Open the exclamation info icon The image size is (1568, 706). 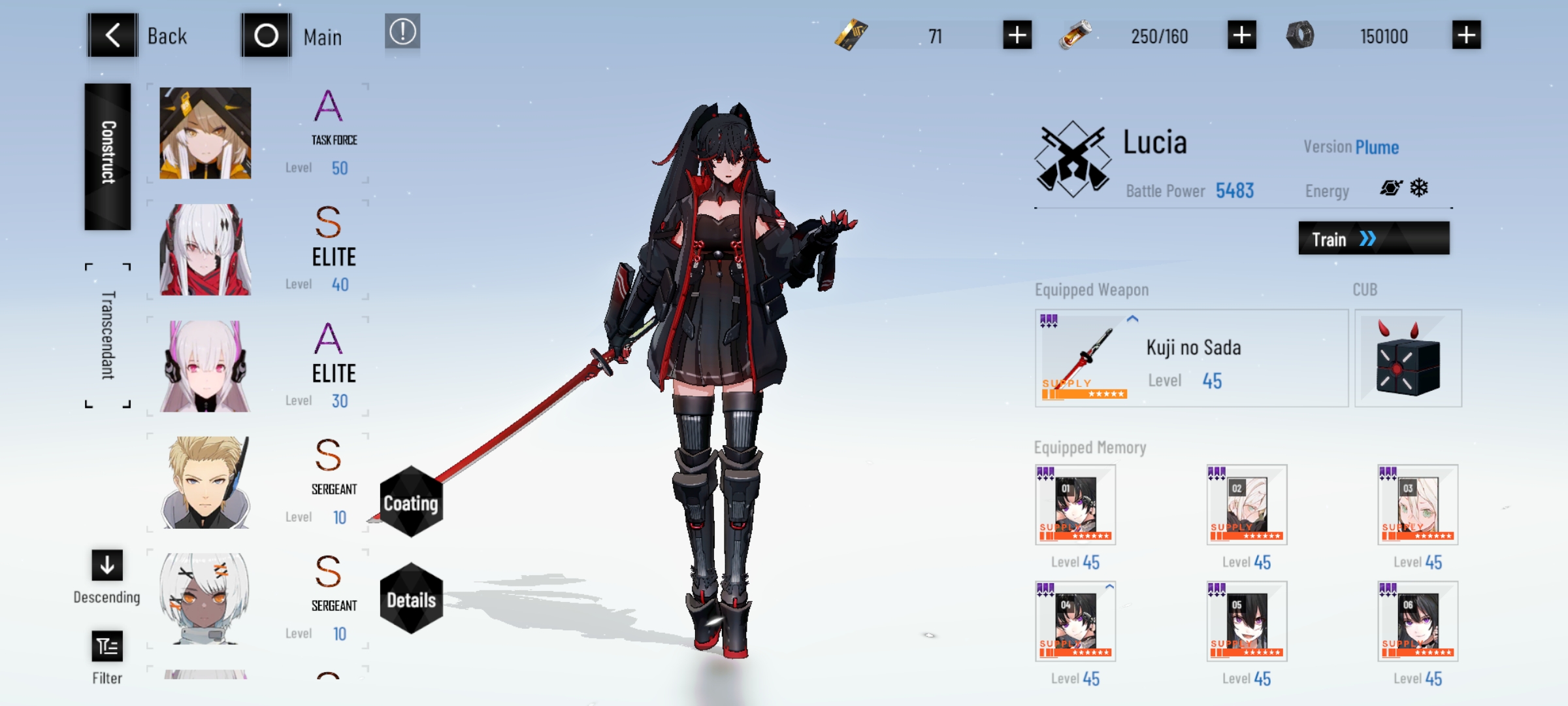click(402, 31)
